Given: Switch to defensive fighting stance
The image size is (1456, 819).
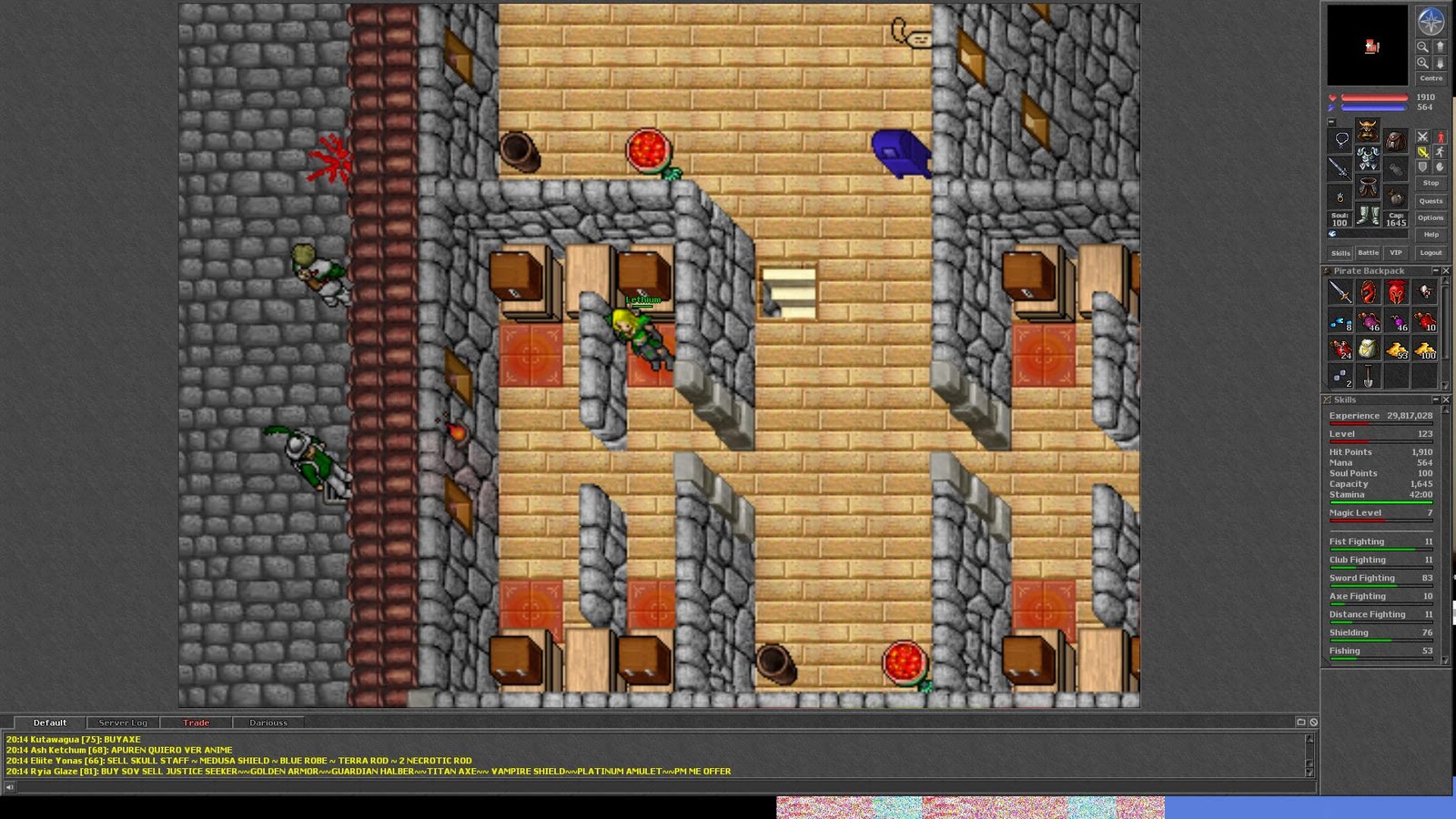Looking at the screenshot, I should [1423, 165].
